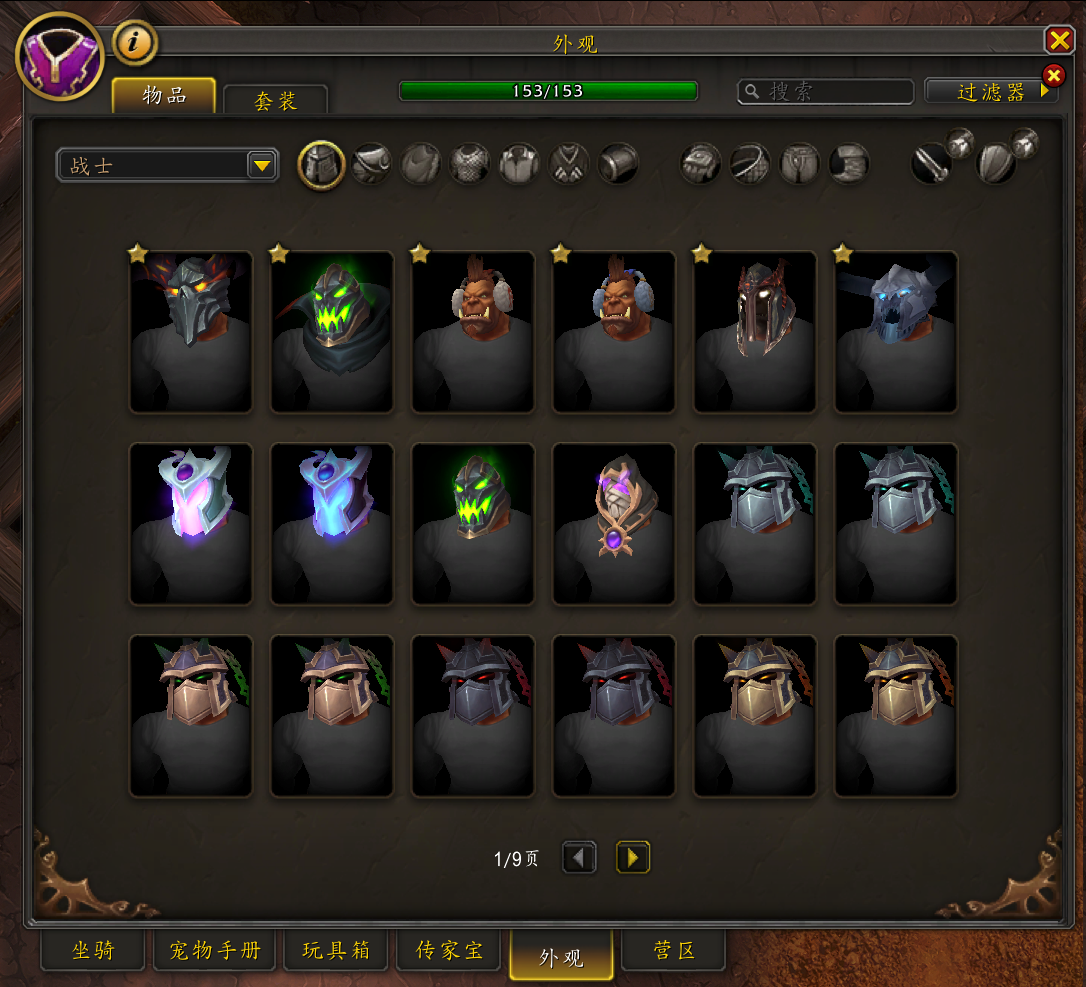The image size is (1086, 987).
Task: Choose the shield off-hand slot icon
Action: point(995,164)
